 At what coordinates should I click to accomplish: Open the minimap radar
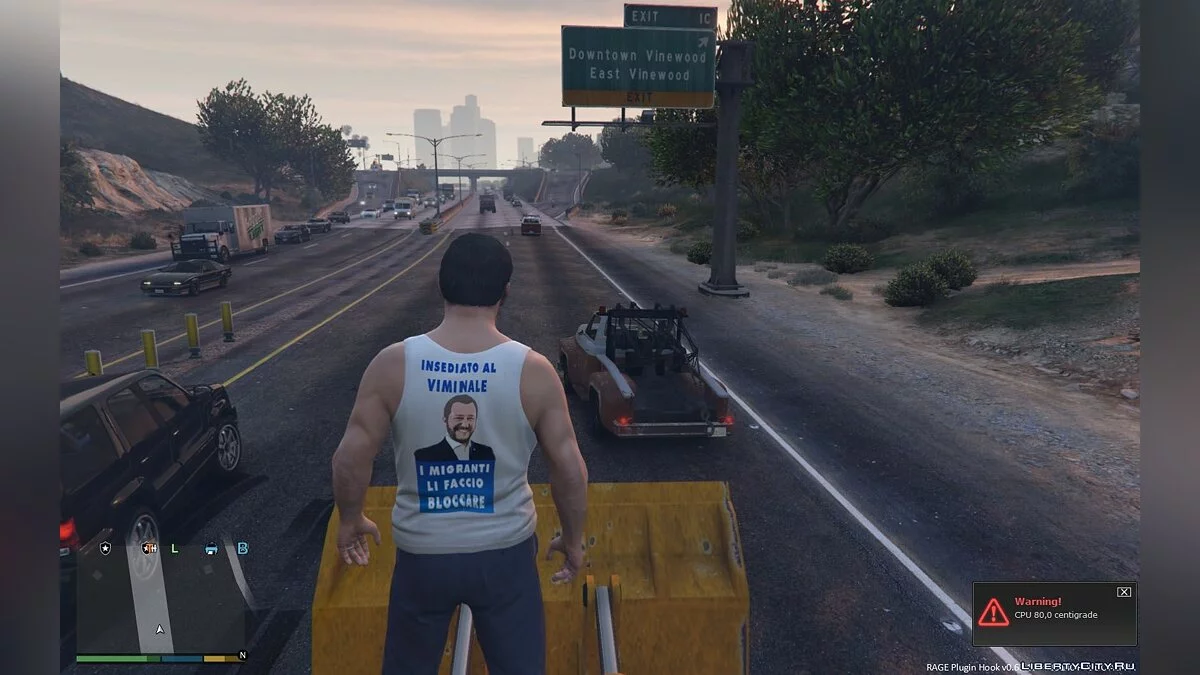[160, 598]
